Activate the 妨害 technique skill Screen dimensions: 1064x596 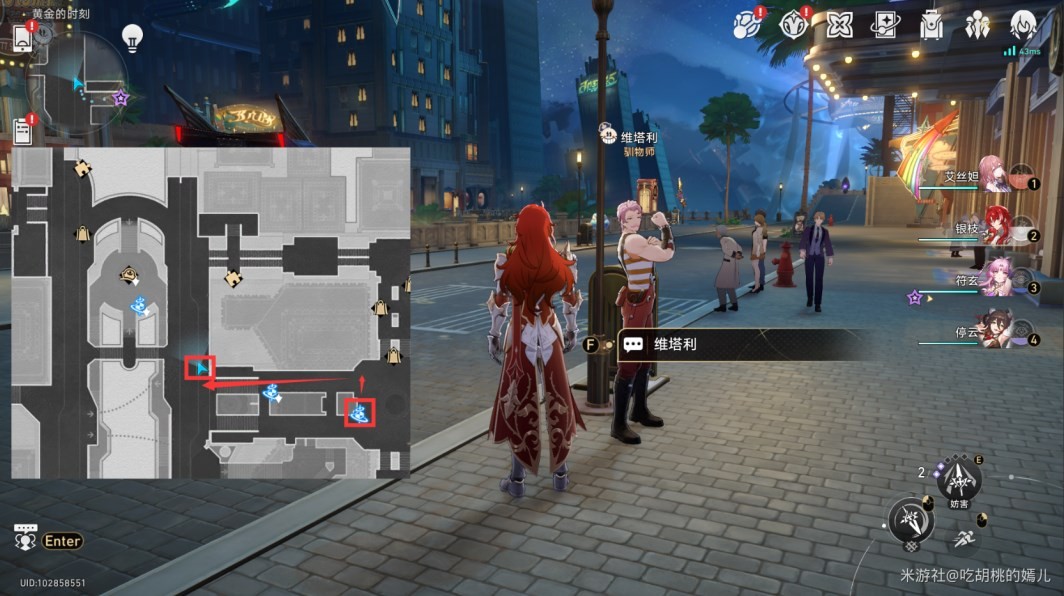click(x=959, y=481)
